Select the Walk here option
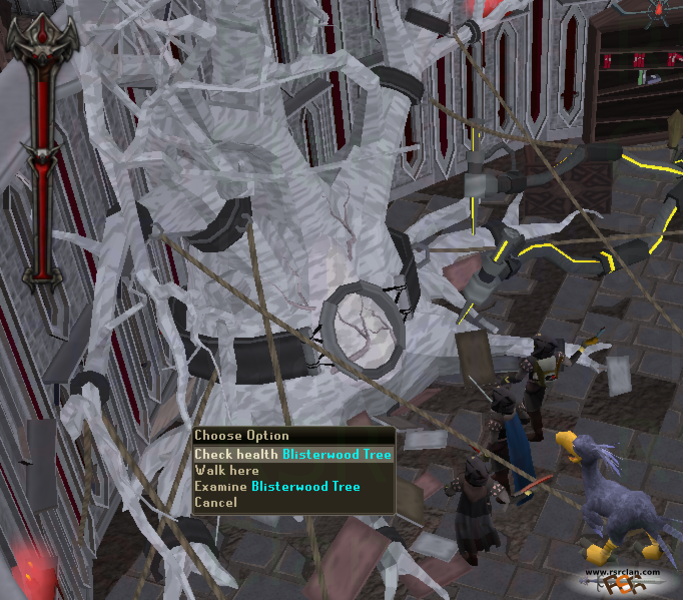The image size is (683, 600). coord(227,470)
